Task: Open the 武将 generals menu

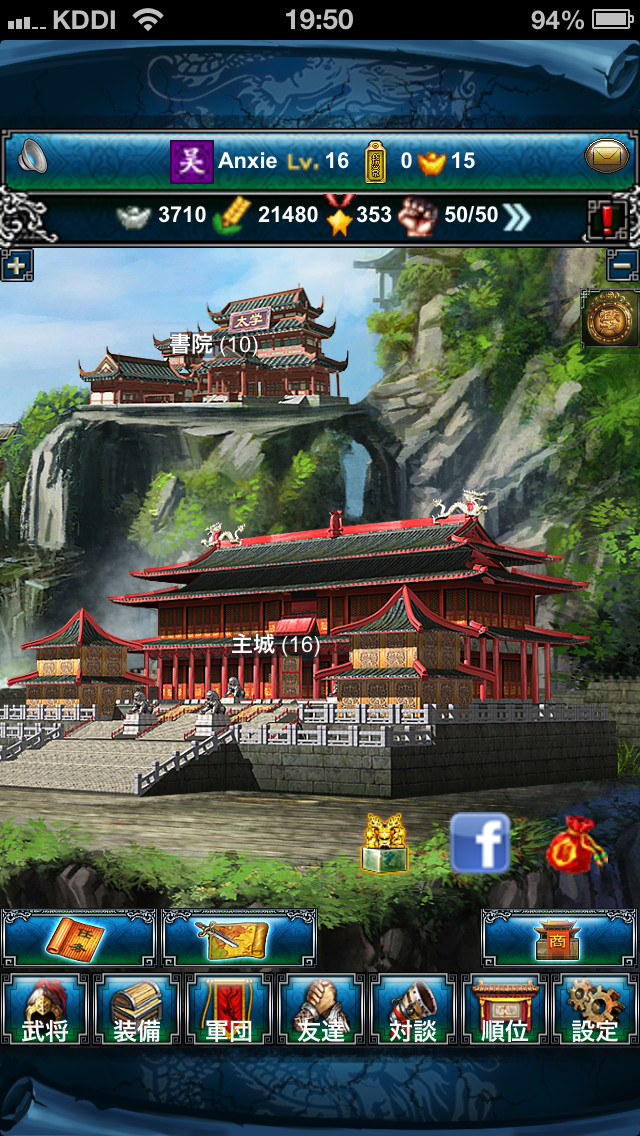Action: click(x=46, y=1010)
